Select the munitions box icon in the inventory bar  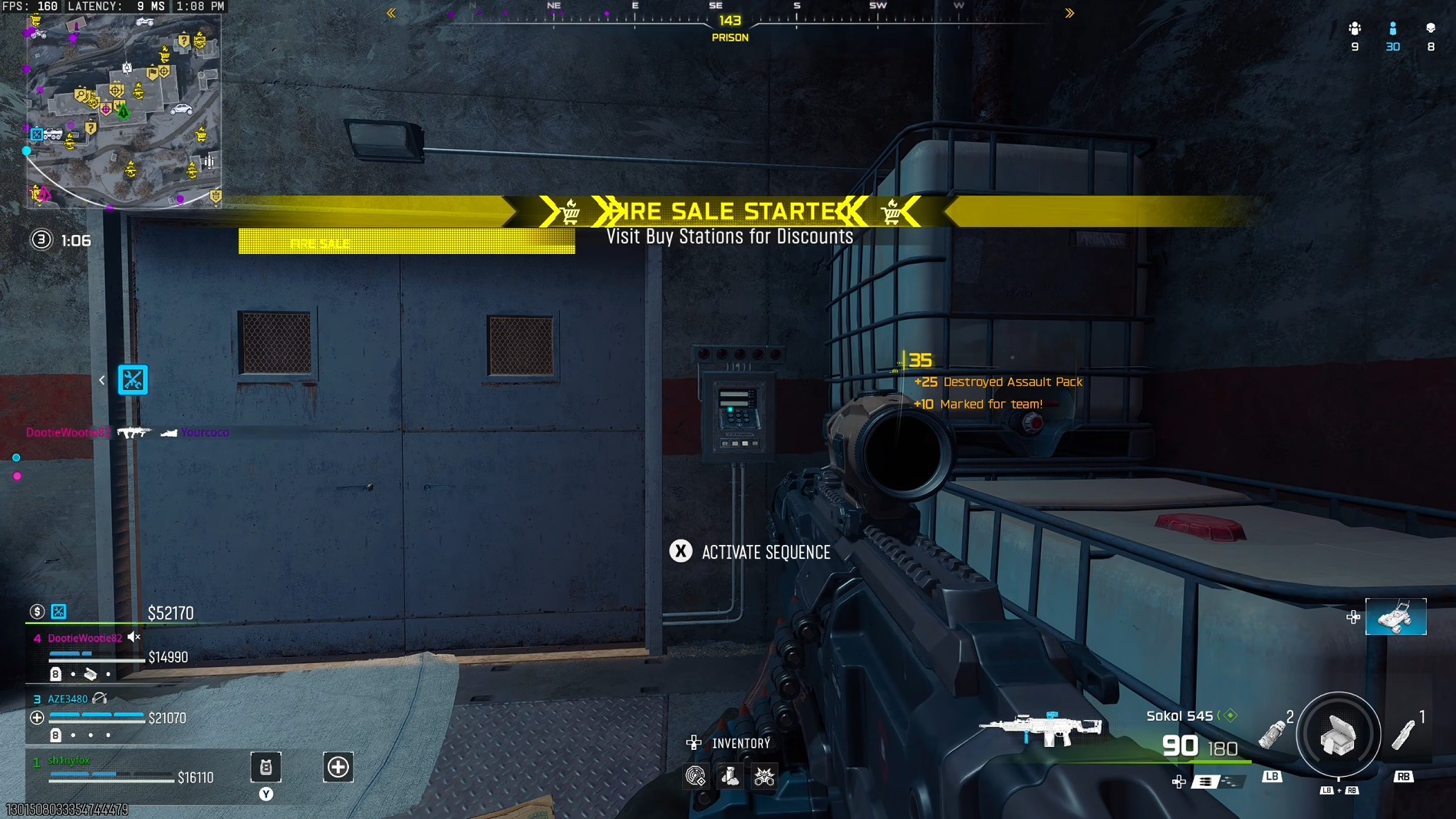click(730, 776)
